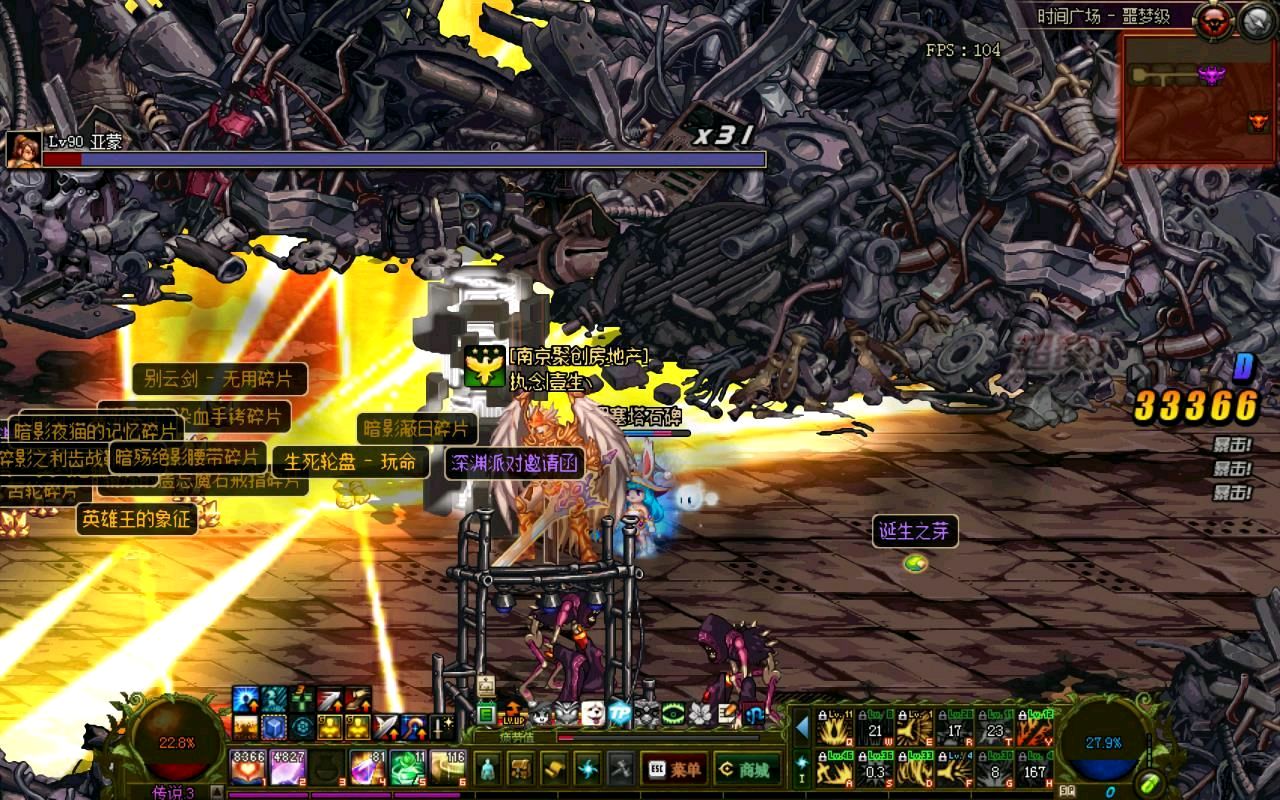Image resolution: width=1280 pixels, height=800 pixels.
Task: Open the character info icon button
Action: click(x=488, y=769)
